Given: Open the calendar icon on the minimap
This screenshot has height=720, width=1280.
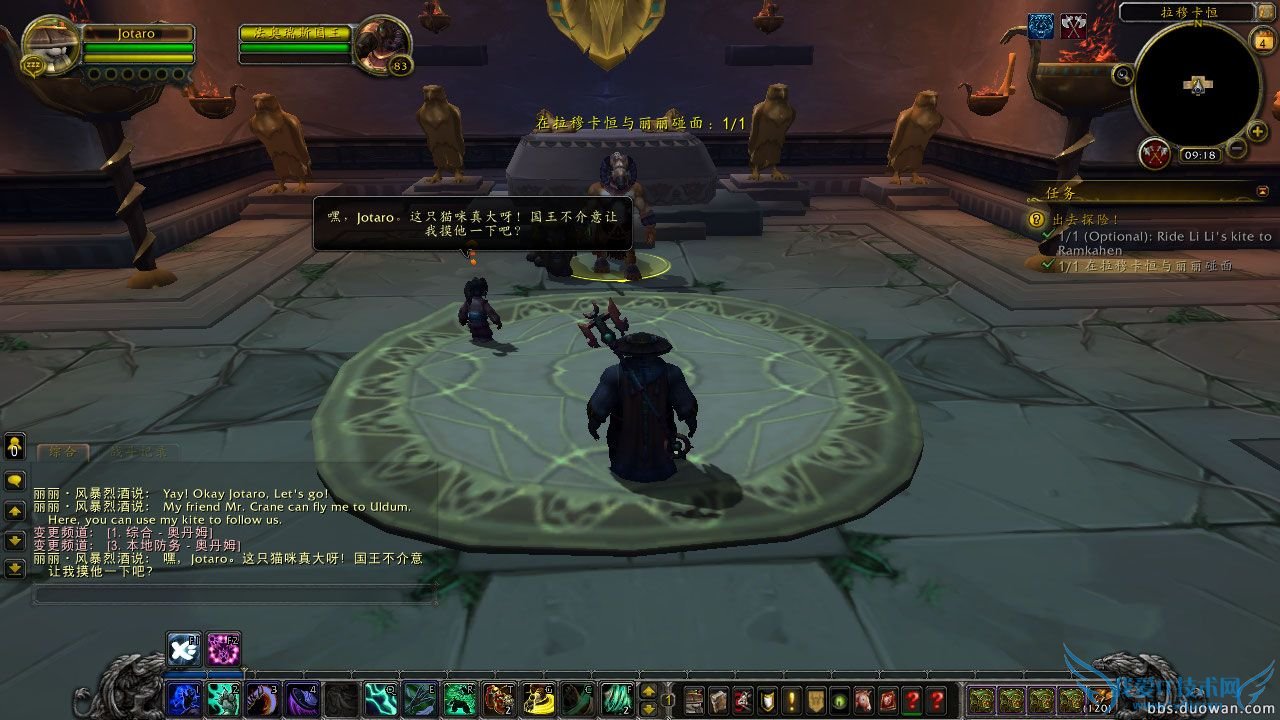Looking at the screenshot, I should coord(1264,42).
